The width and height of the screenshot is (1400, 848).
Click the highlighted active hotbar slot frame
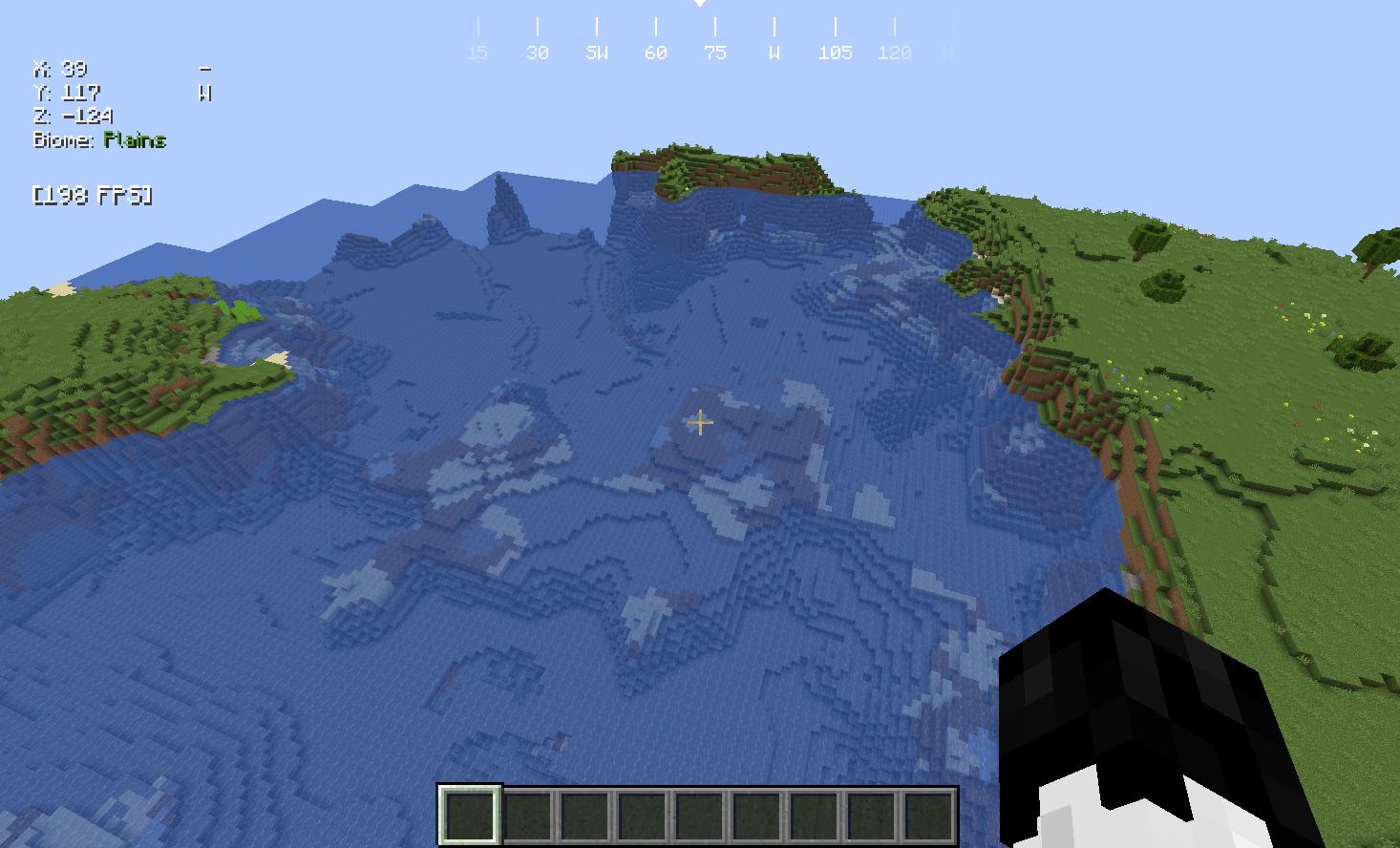point(470,812)
